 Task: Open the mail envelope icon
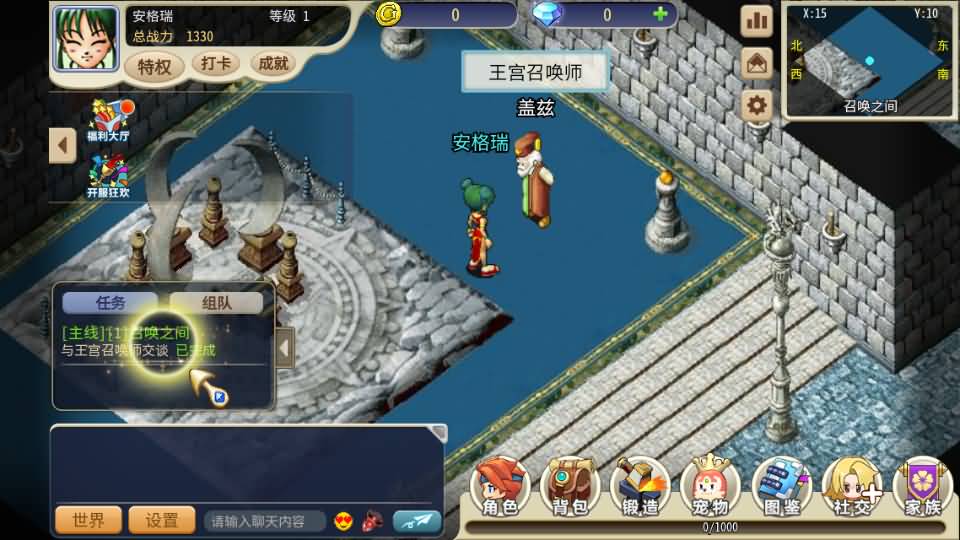757,63
